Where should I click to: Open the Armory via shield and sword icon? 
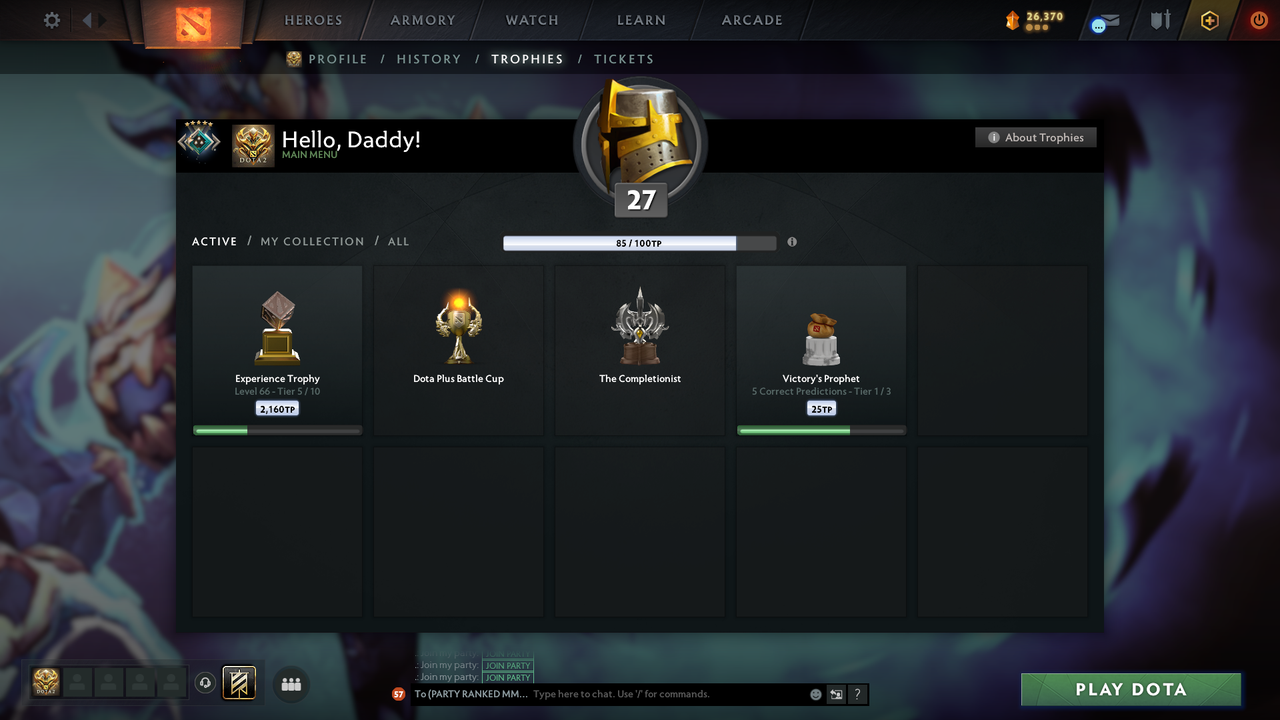1159,21
